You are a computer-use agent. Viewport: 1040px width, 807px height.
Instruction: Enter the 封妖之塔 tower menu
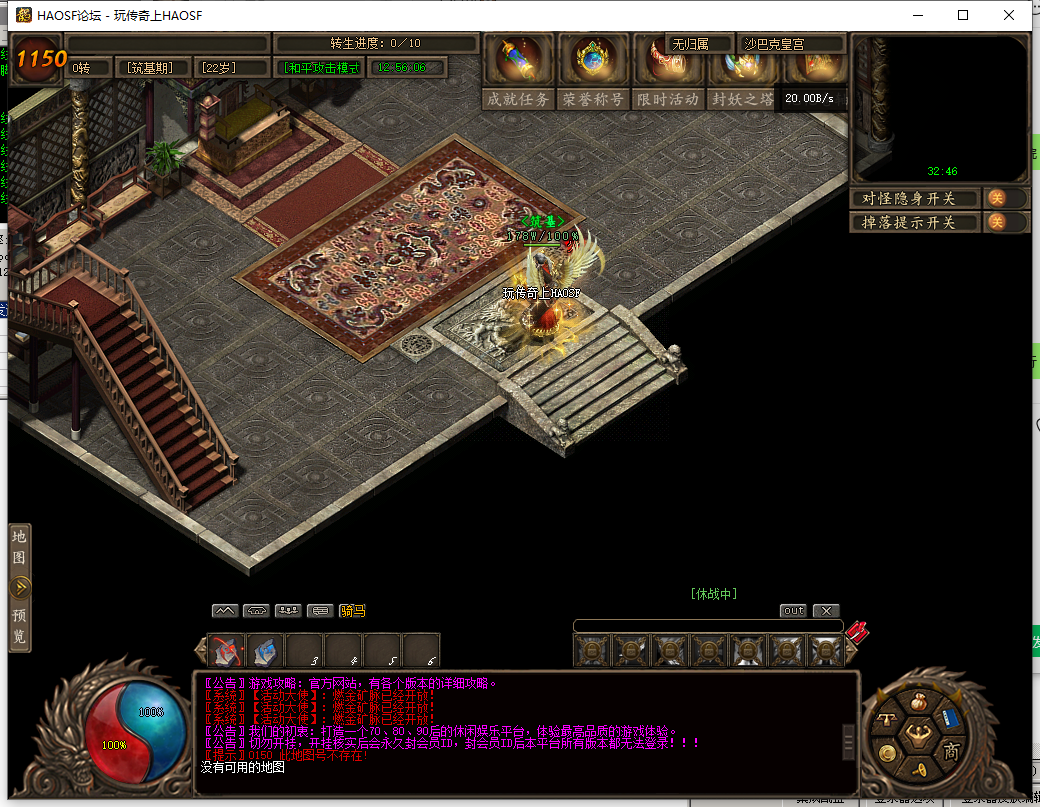pyautogui.click(x=742, y=99)
